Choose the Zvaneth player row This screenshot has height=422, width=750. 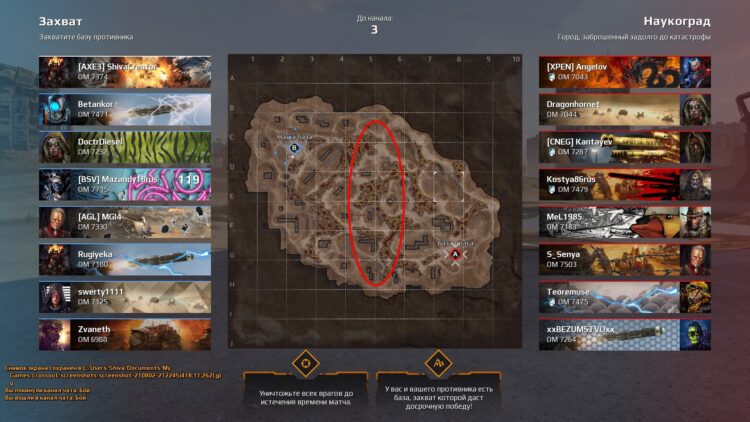pyautogui.click(x=125, y=334)
